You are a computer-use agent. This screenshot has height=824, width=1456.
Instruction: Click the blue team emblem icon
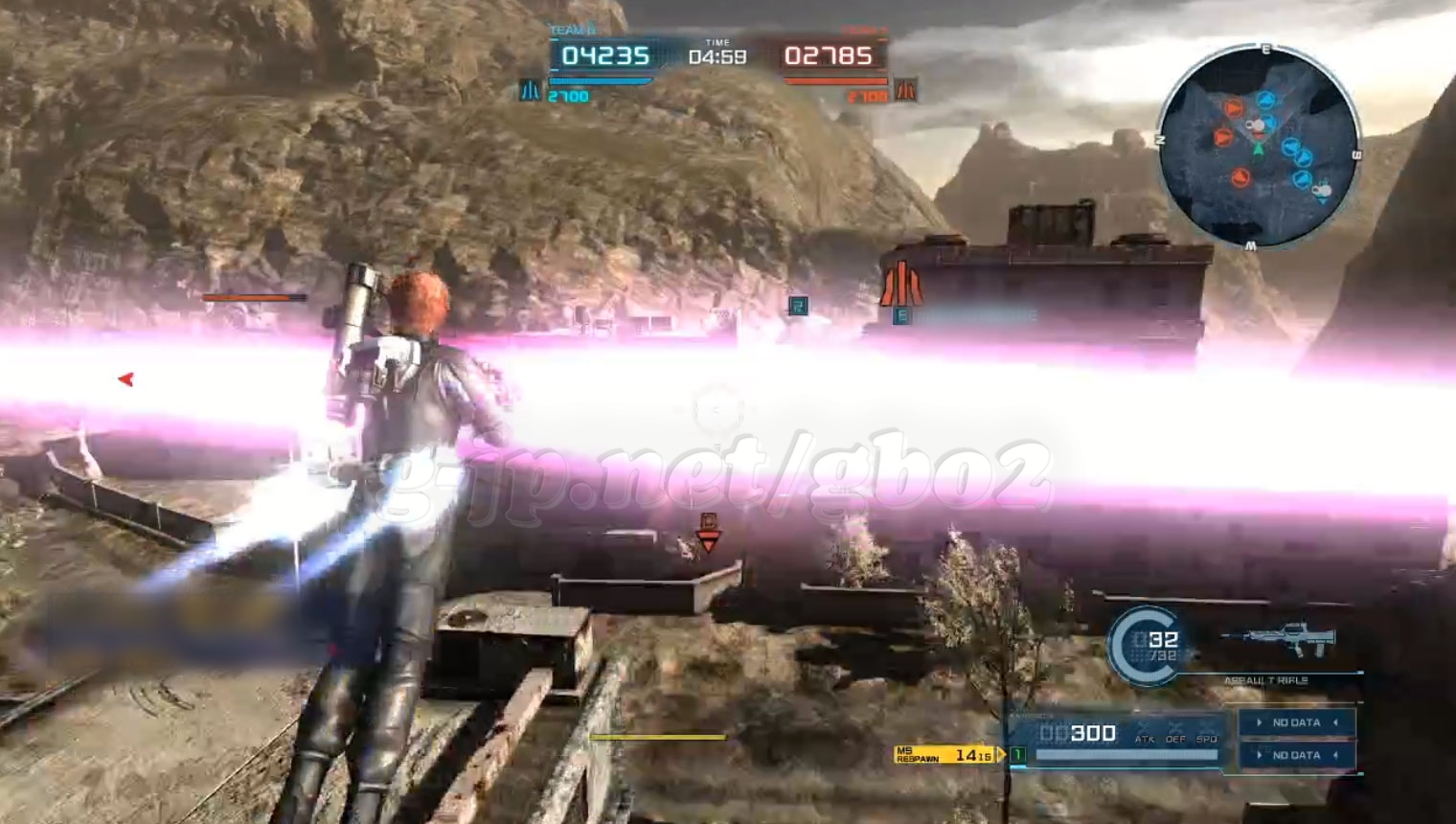tap(530, 91)
